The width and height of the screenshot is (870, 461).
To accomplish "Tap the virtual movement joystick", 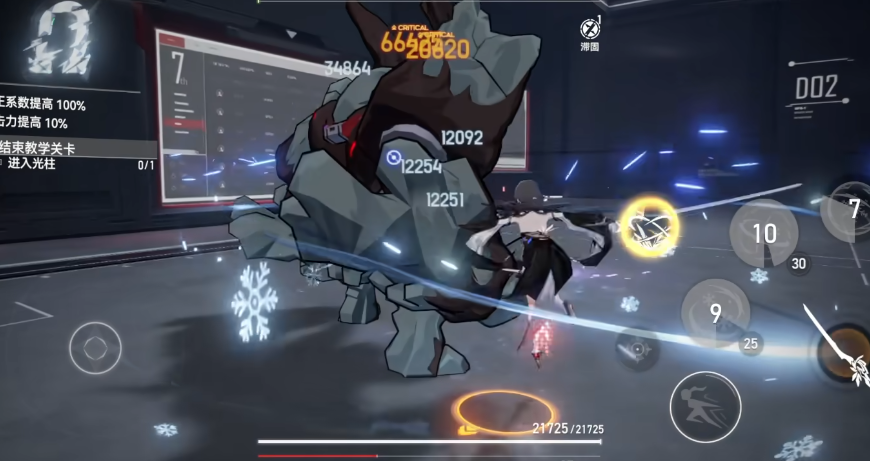I will [x=95, y=348].
